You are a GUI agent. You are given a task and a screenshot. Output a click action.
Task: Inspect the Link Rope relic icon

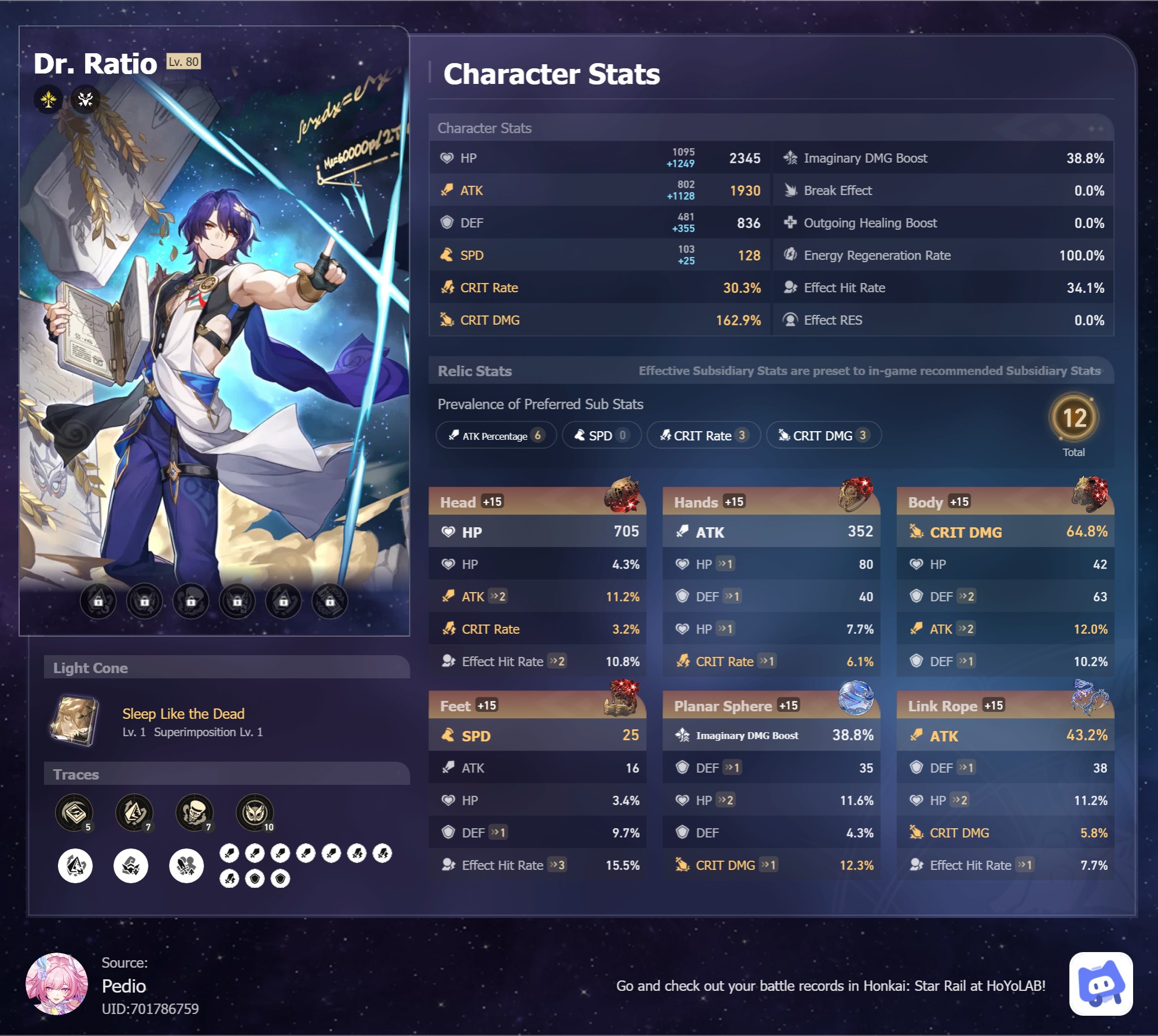1090,697
